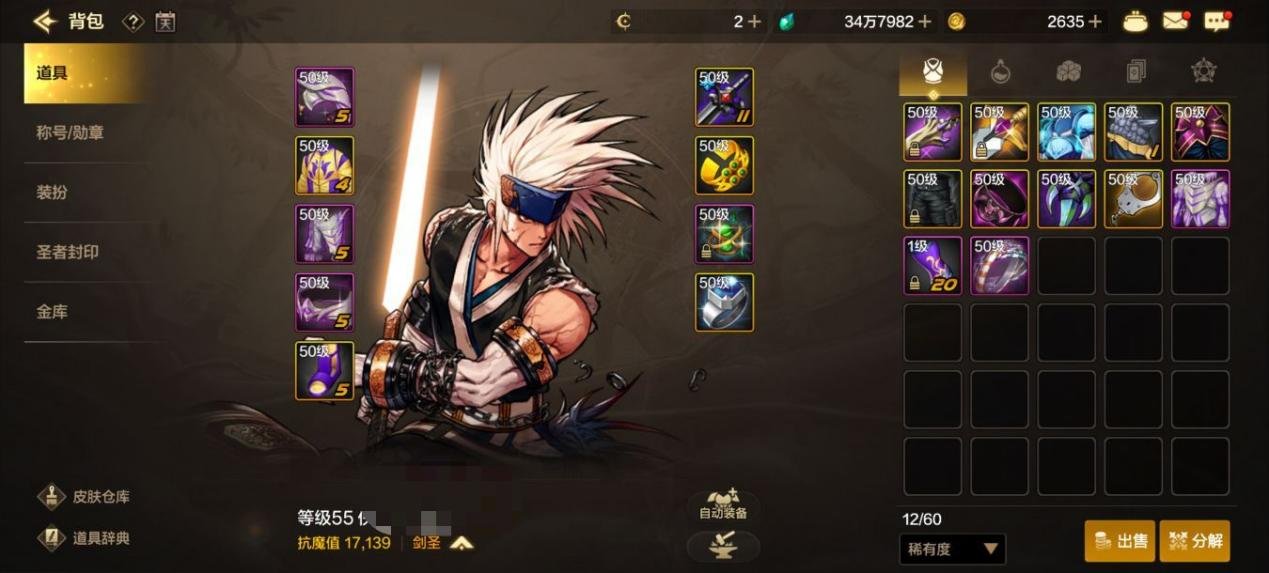The height and width of the screenshot is (573, 1269).
Task: Select the equipped silver ring slot
Action: tap(724, 302)
